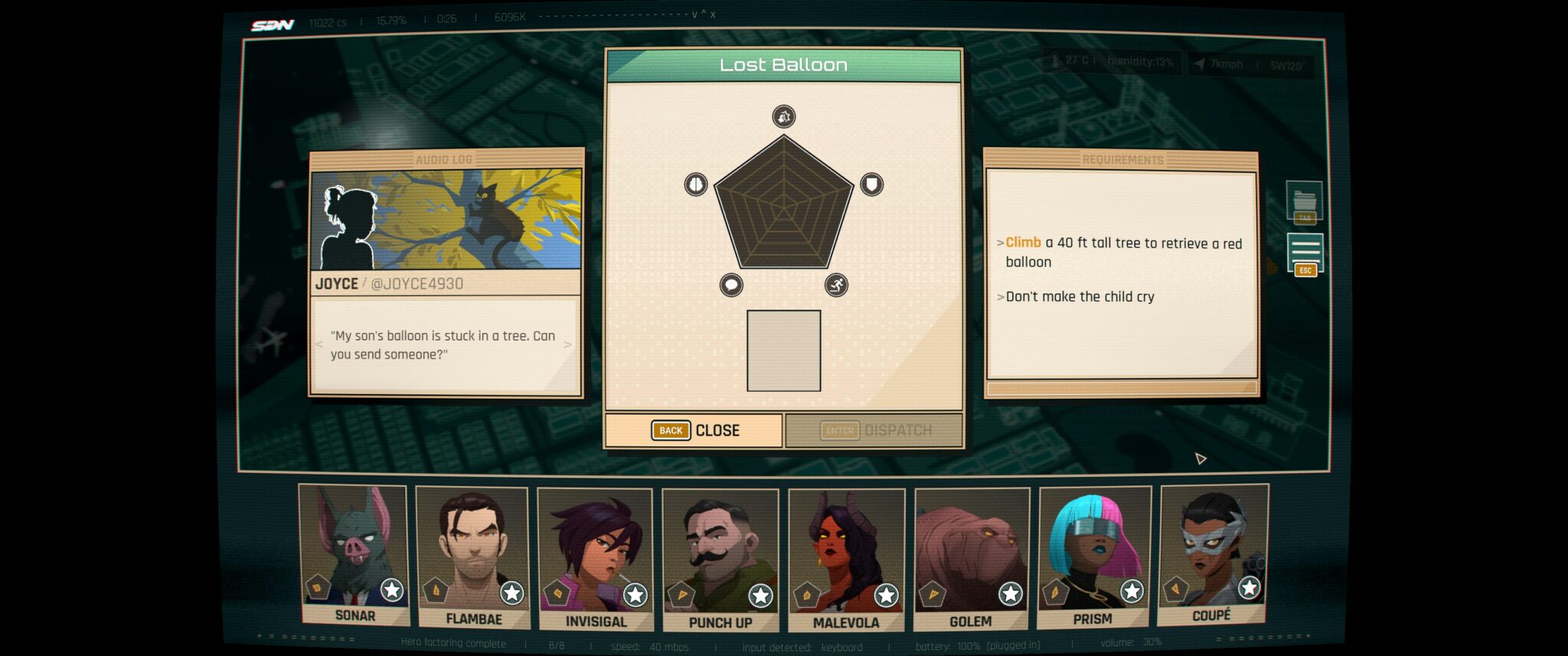Screen dimensions: 1568x656
Task: Choose Flambae from the hero roster
Action: pyautogui.click(x=472, y=557)
